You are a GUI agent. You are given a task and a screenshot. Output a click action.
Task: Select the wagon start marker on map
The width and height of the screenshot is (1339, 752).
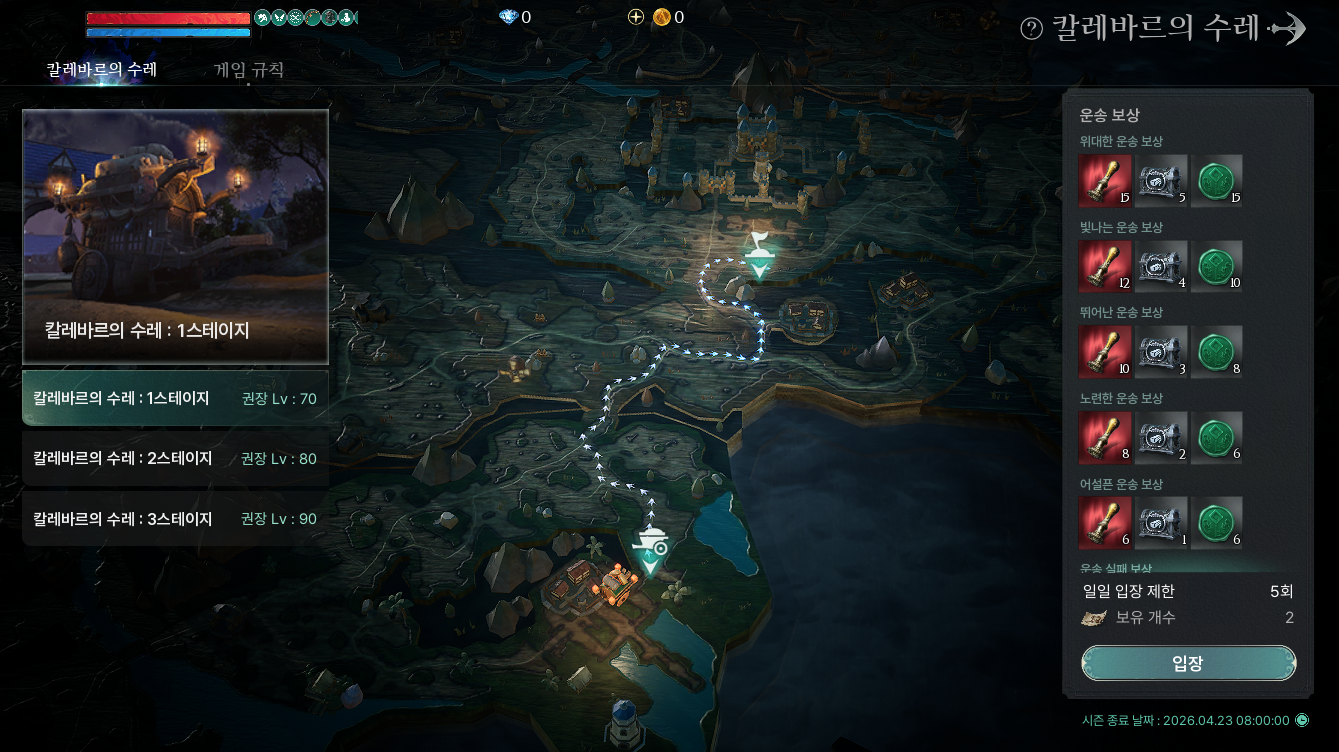(x=651, y=549)
